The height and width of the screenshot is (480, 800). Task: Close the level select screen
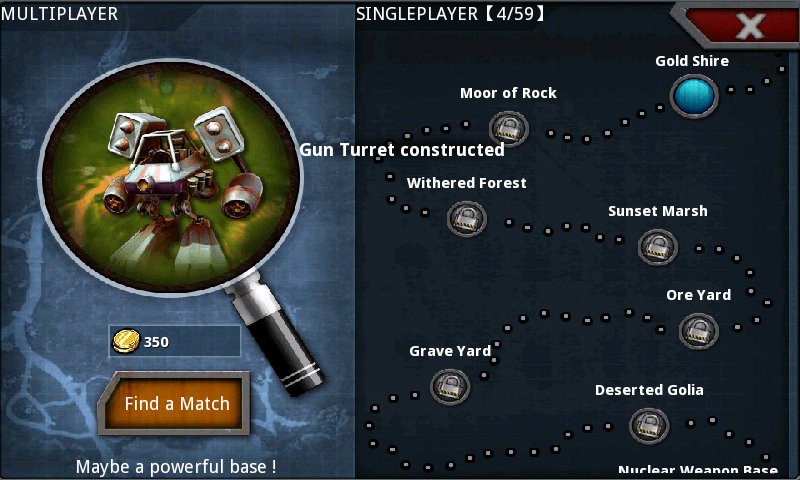(749, 26)
